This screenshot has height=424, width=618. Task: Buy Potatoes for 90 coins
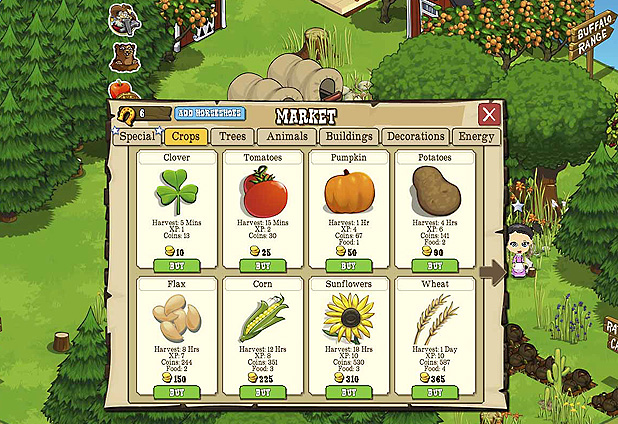434,265
